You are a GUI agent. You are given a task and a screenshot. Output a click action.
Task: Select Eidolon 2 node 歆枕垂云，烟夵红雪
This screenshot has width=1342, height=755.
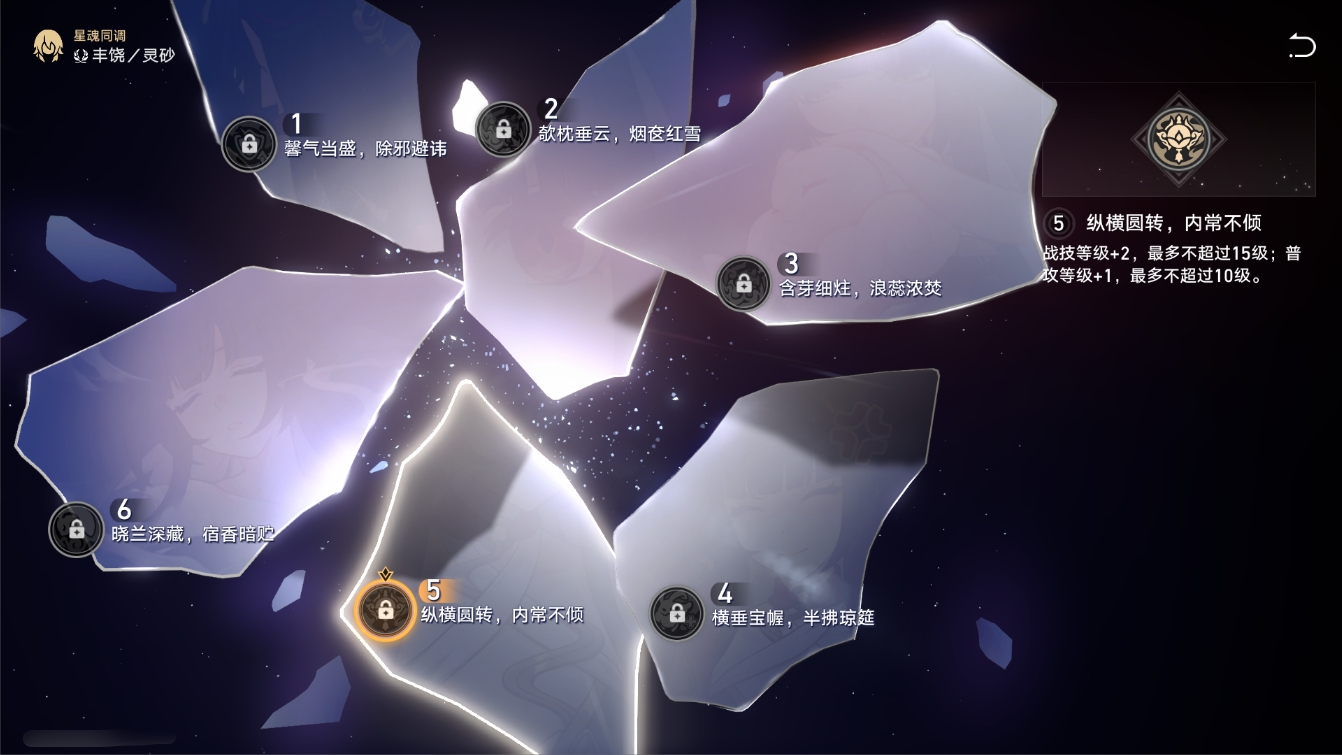pyautogui.click(x=505, y=127)
